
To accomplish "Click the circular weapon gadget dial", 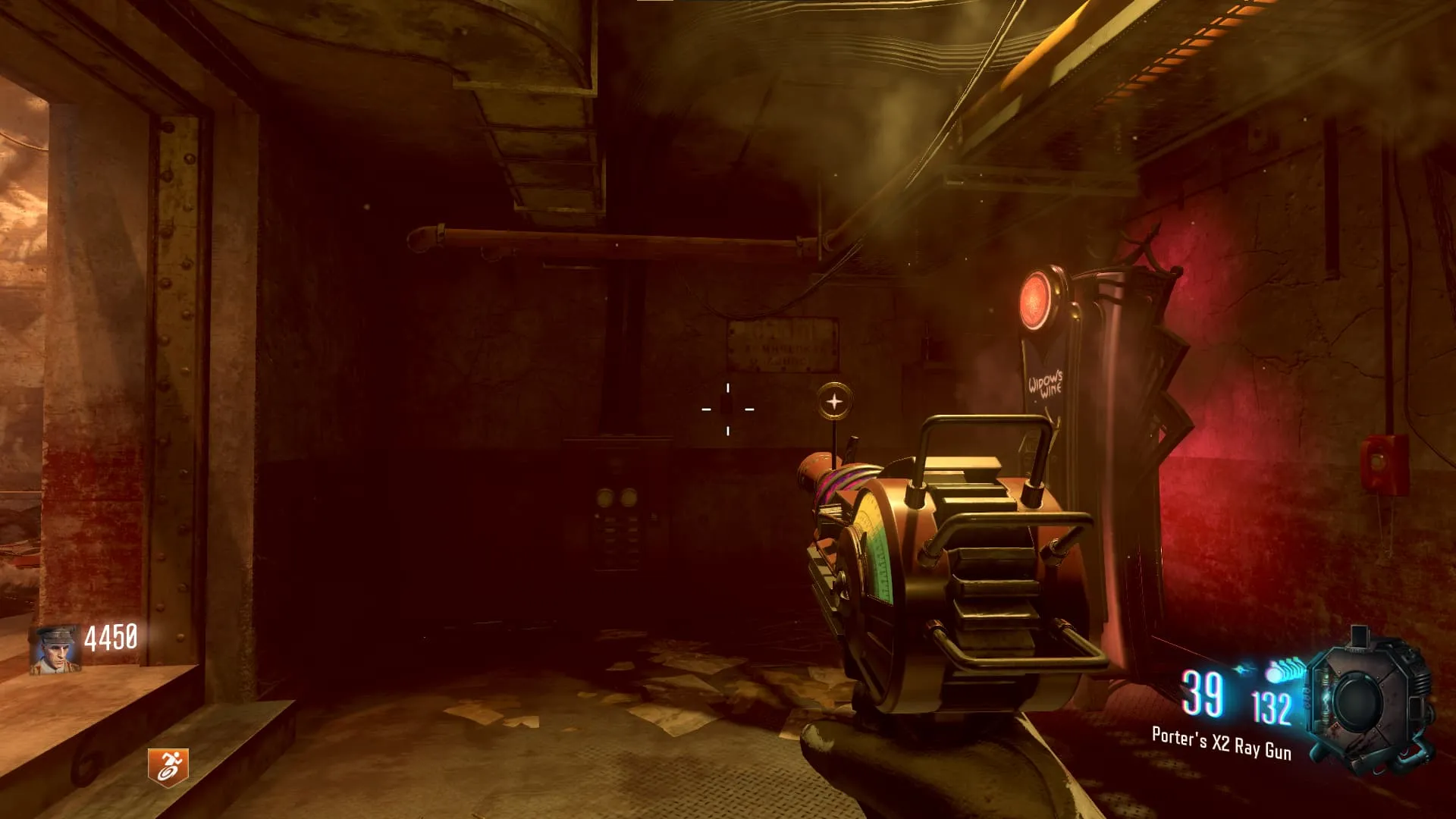I will (1359, 701).
